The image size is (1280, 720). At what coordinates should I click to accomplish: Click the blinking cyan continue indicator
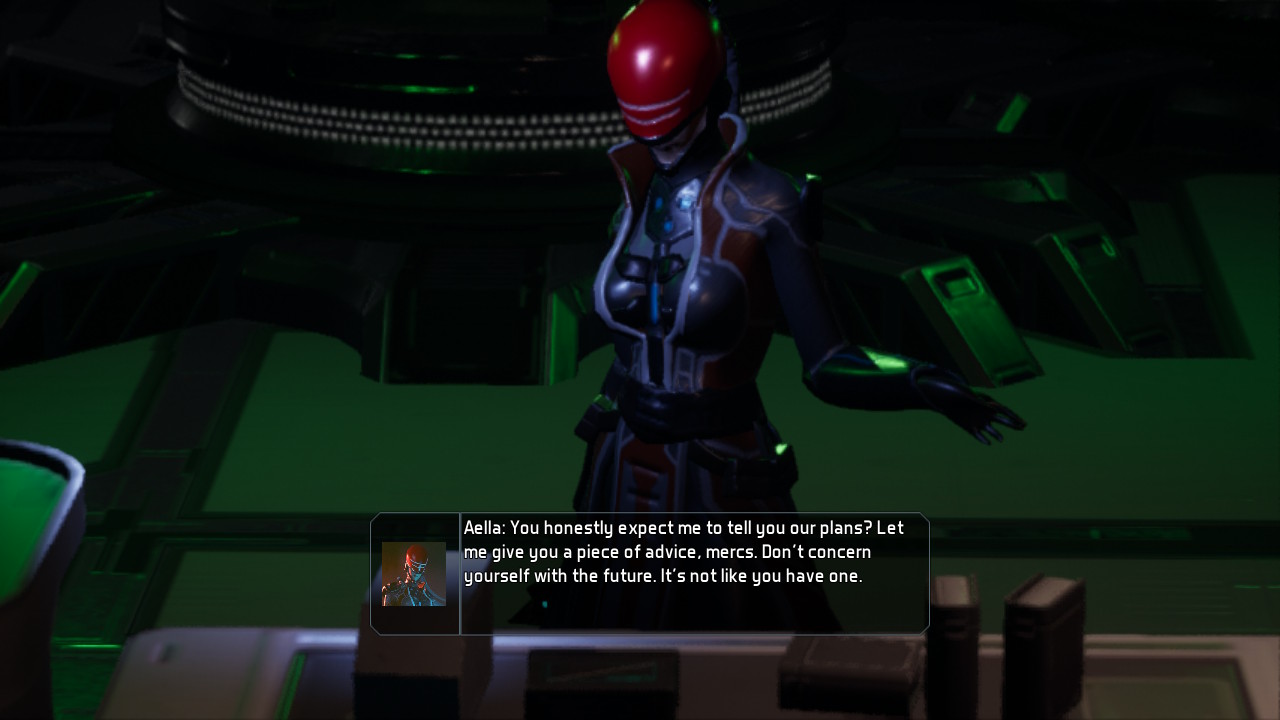click(545, 604)
